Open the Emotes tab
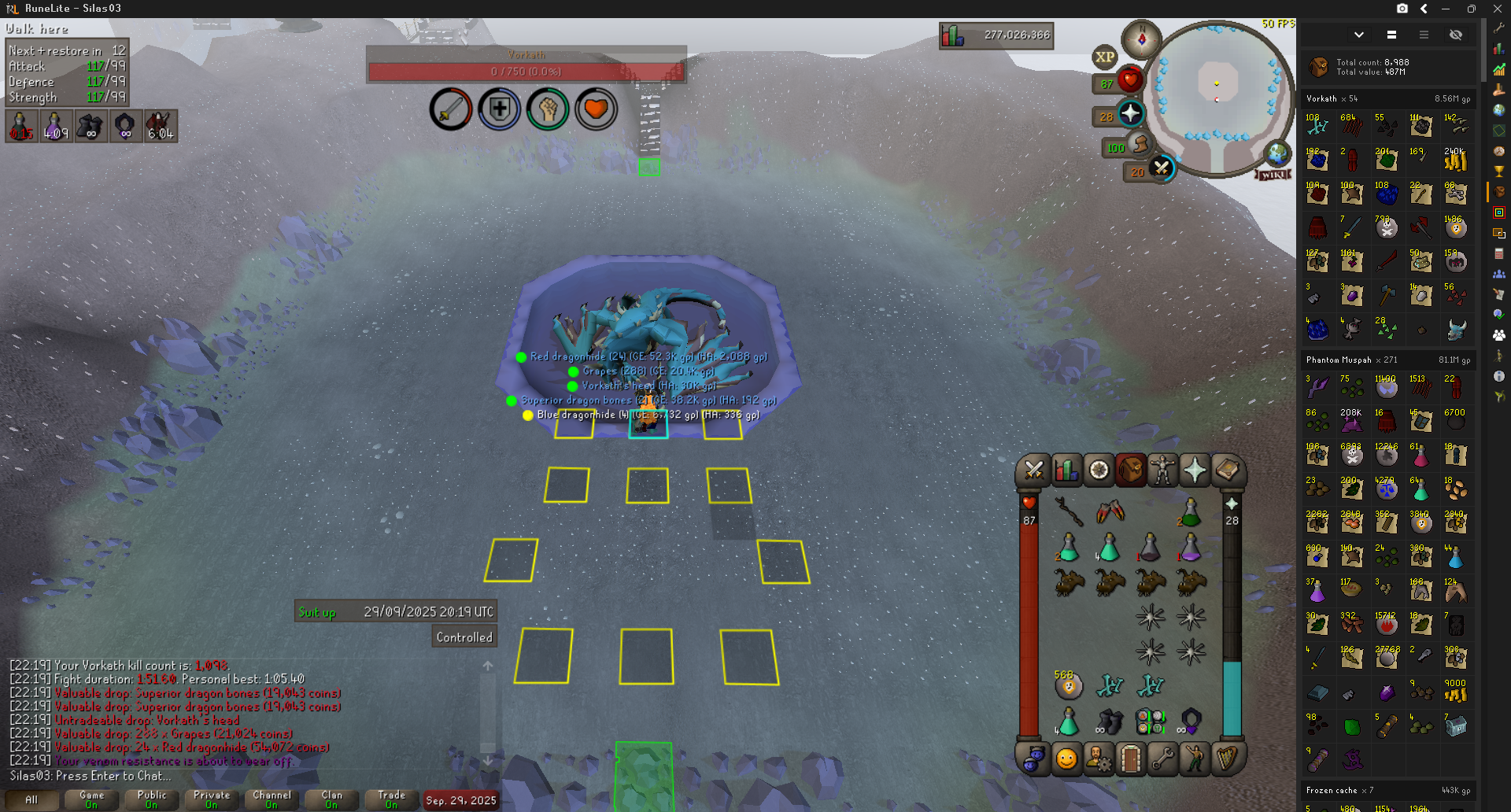This screenshot has height=812, width=1511. (1195, 759)
